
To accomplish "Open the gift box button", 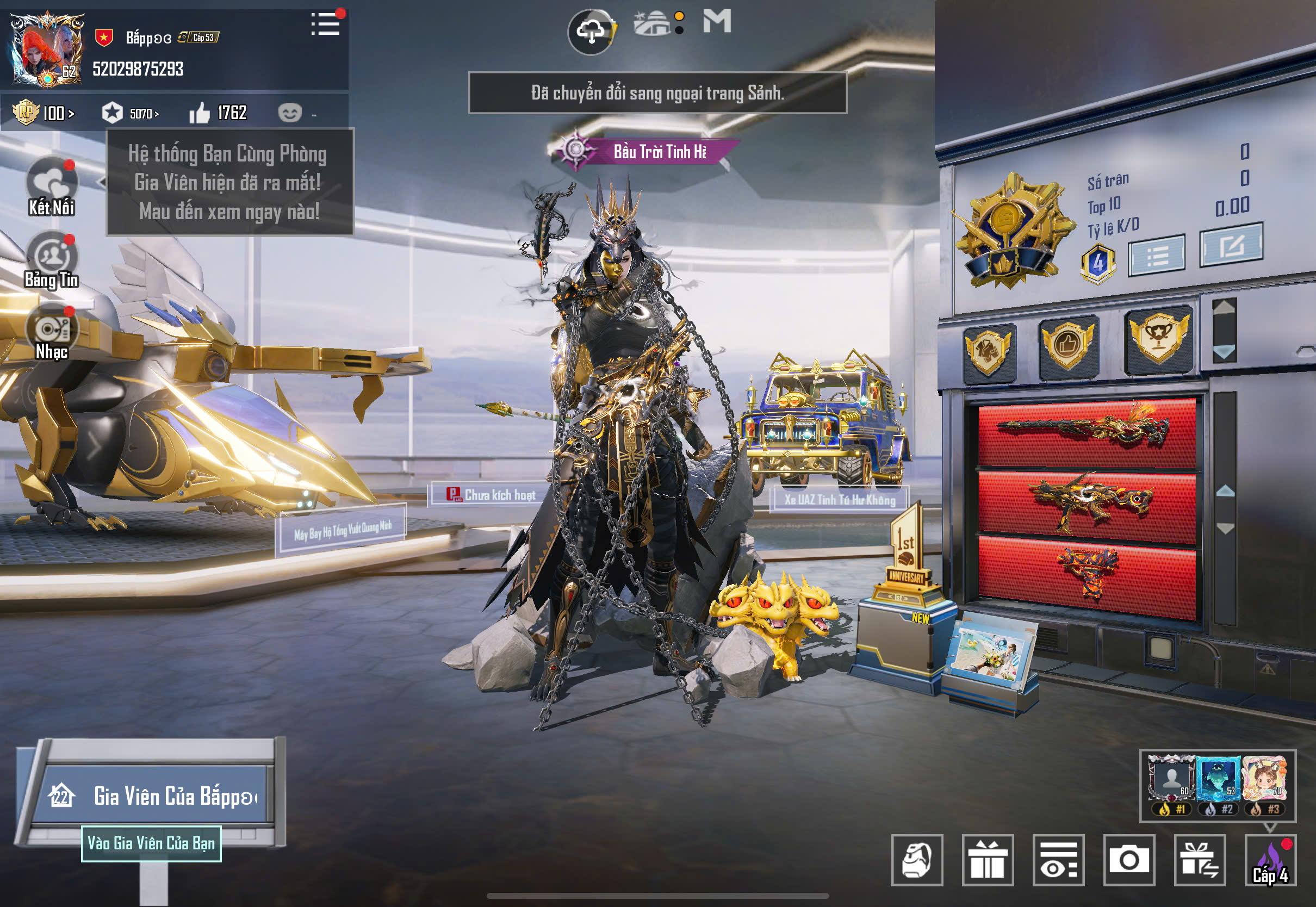I will click(988, 860).
